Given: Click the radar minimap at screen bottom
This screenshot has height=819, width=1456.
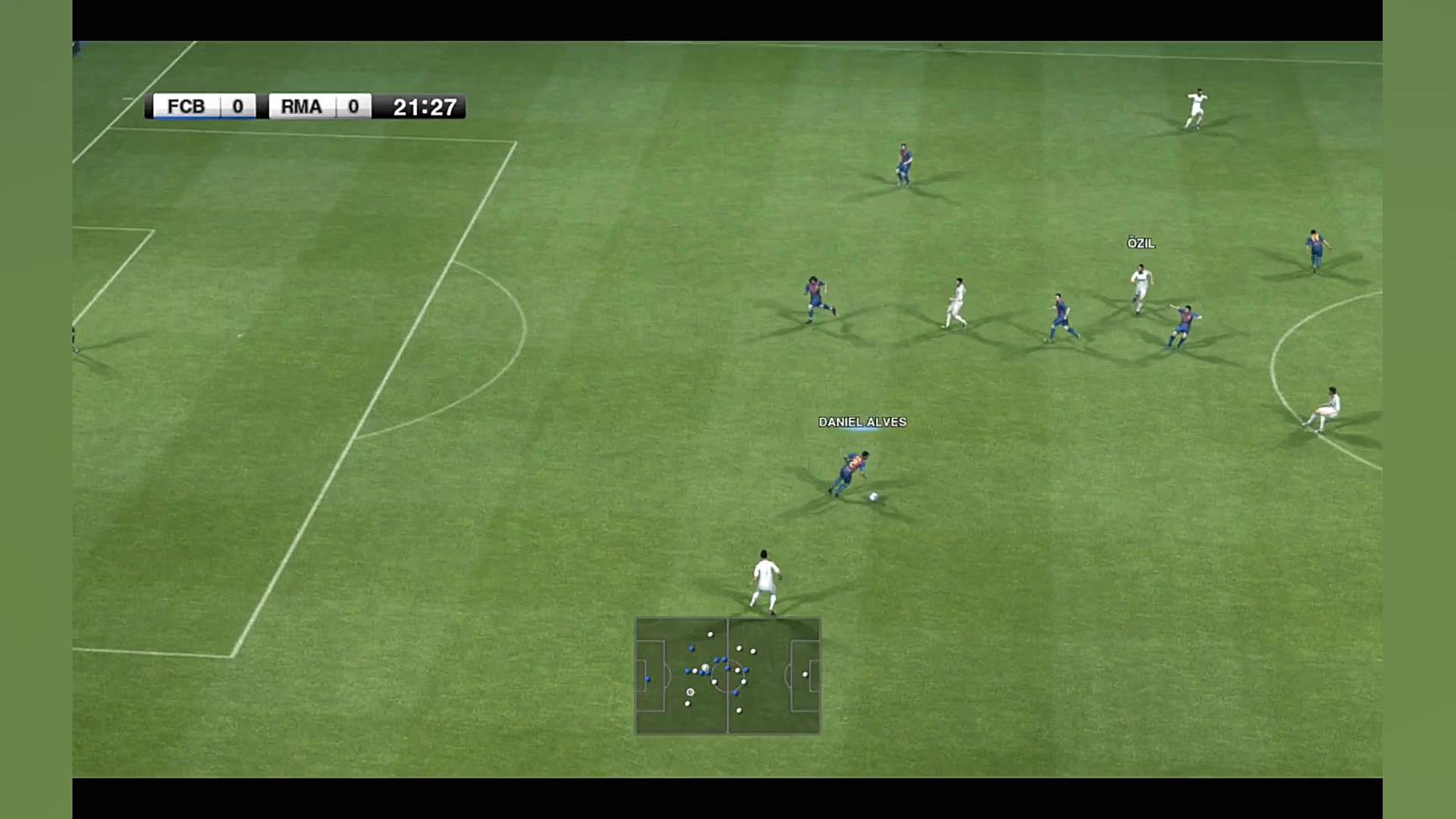Looking at the screenshot, I should tap(728, 674).
